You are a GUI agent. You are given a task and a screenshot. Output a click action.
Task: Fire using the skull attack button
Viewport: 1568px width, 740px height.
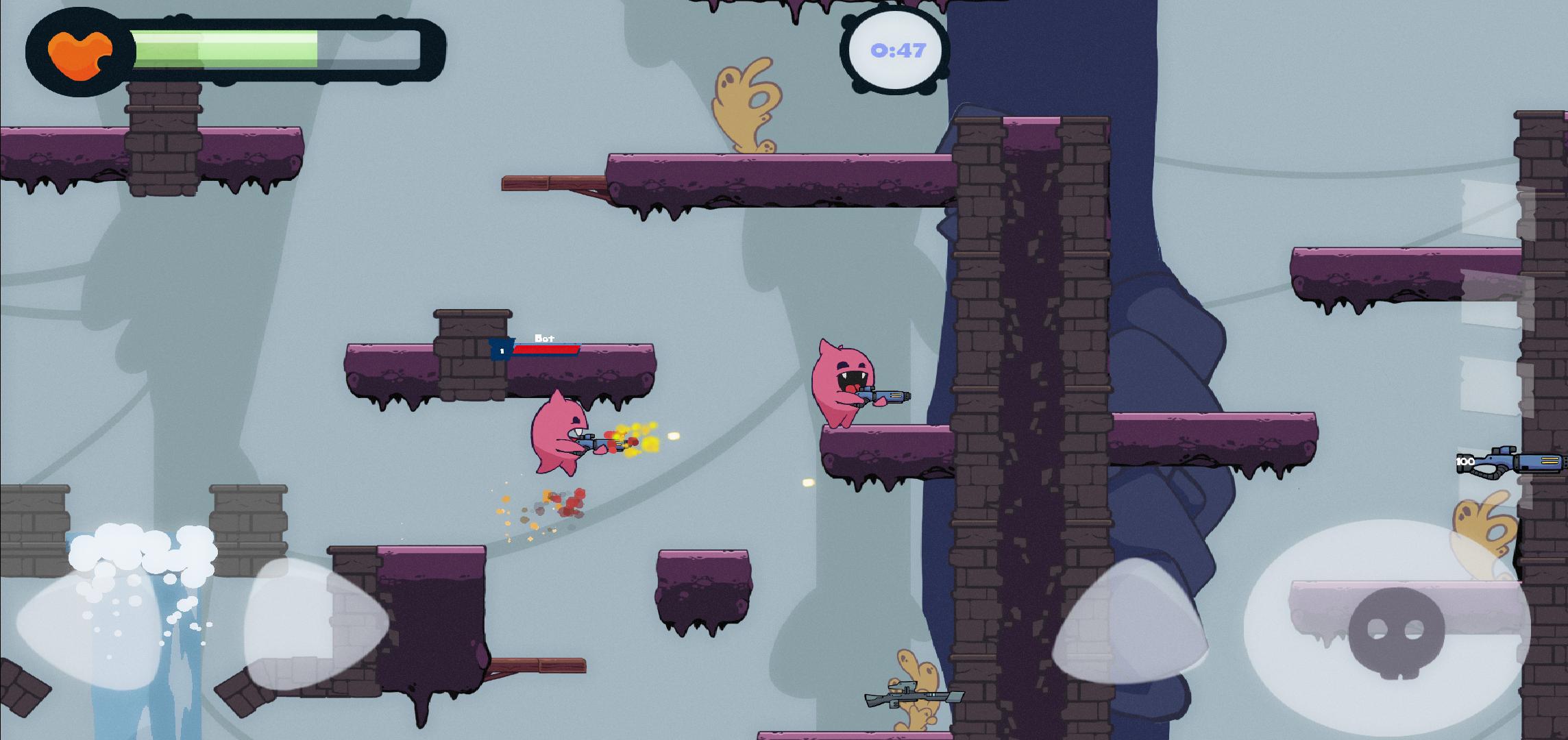click(1395, 629)
